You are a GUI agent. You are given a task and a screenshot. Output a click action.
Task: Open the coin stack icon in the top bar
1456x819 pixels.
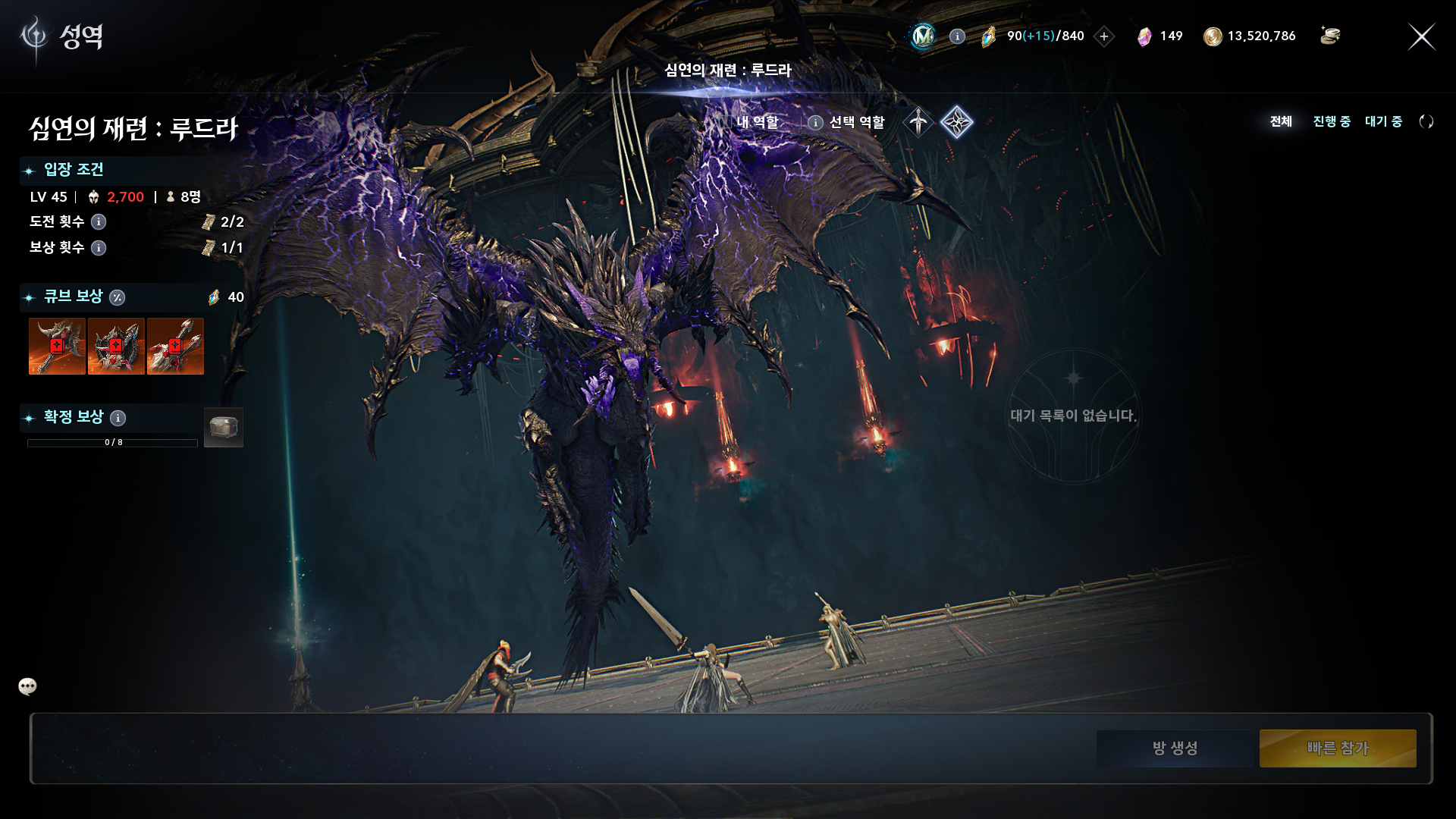coord(1330,36)
